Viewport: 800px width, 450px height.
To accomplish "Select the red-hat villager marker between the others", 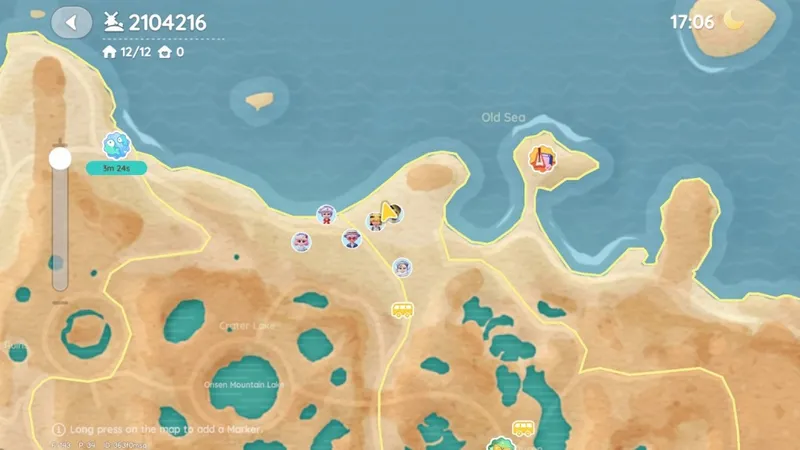I will pos(351,239).
